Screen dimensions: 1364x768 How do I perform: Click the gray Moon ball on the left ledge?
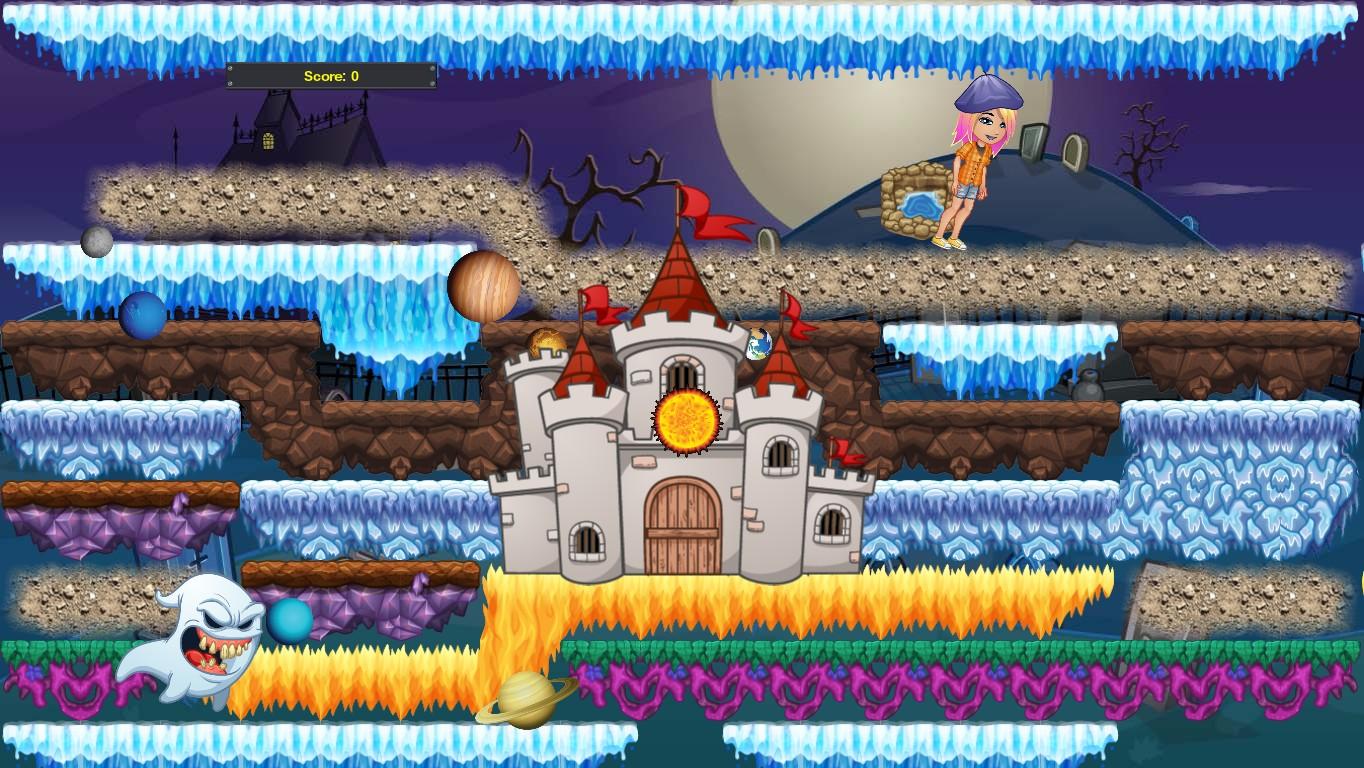(x=94, y=243)
